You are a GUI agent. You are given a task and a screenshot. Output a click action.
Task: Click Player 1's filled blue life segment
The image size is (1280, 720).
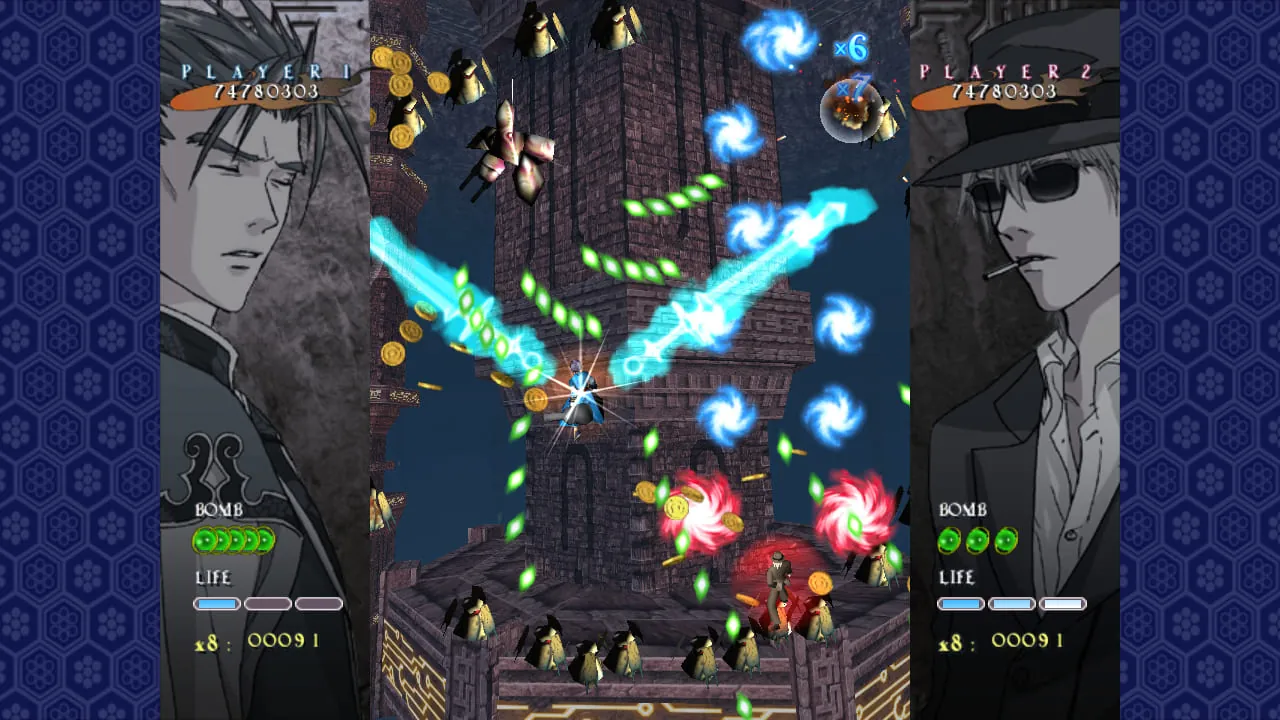point(217,603)
